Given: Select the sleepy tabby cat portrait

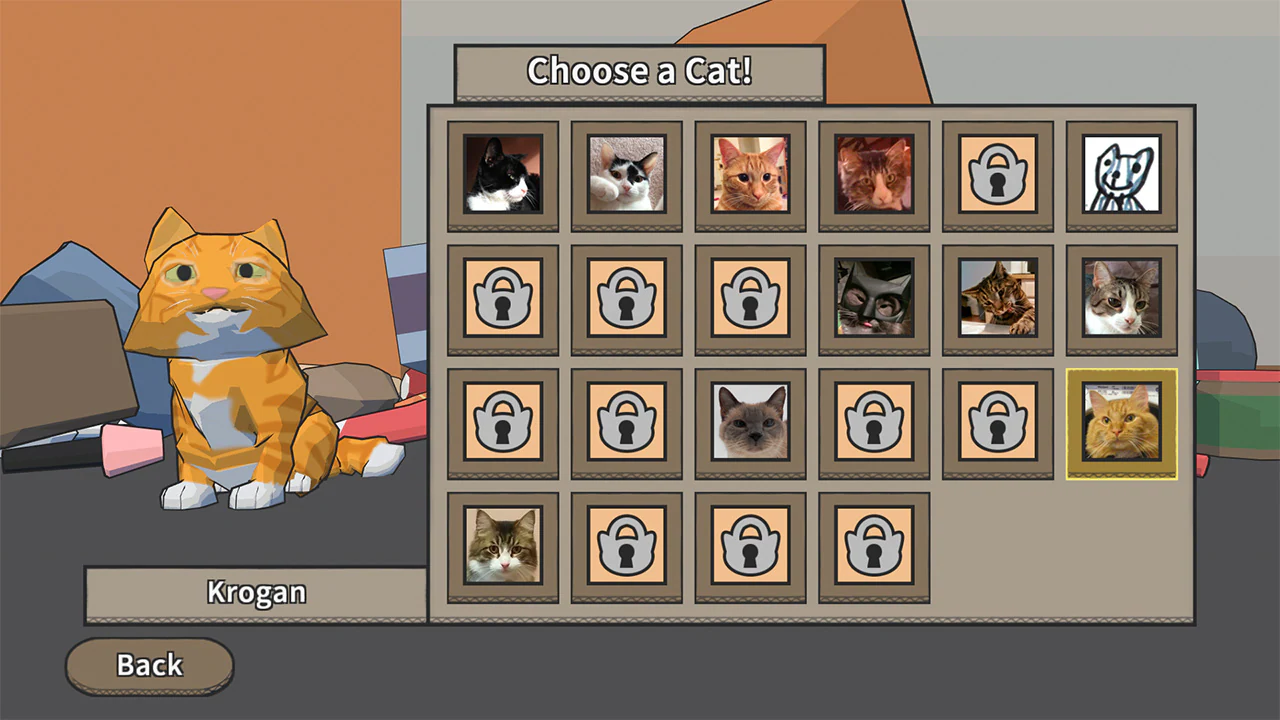Looking at the screenshot, I should (x=874, y=176).
